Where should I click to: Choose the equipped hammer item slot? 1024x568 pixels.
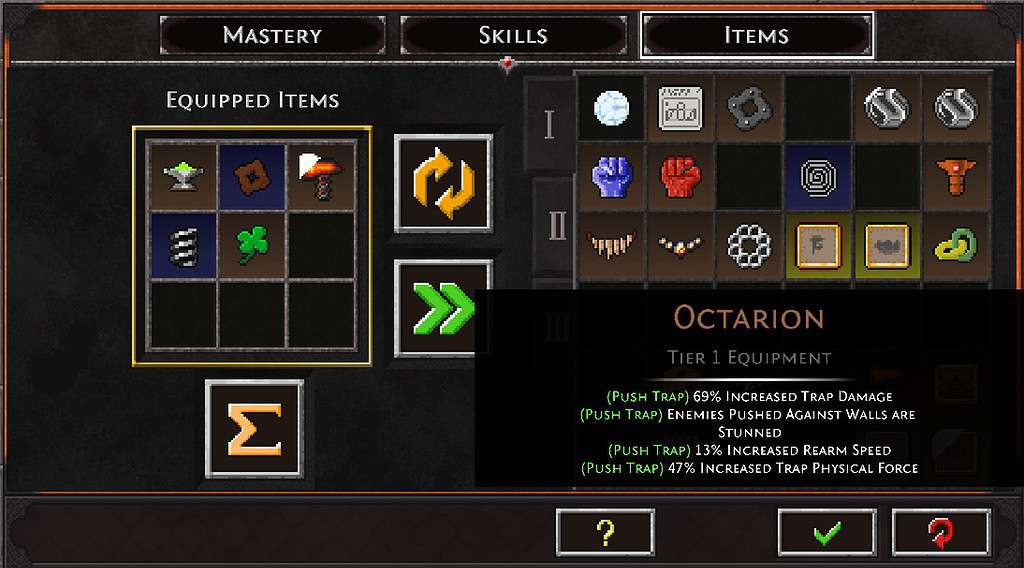coord(321,175)
